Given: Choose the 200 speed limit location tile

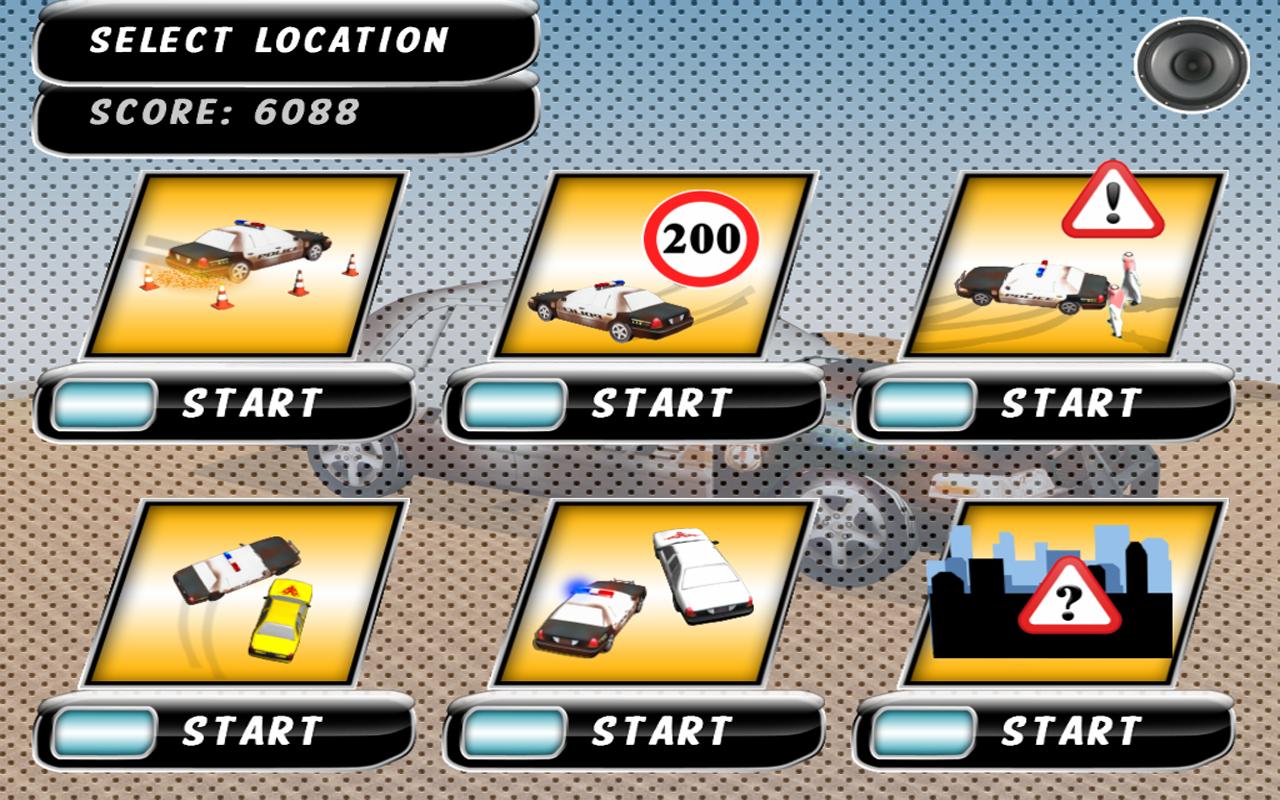Looking at the screenshot, I should tap(657, 265).
